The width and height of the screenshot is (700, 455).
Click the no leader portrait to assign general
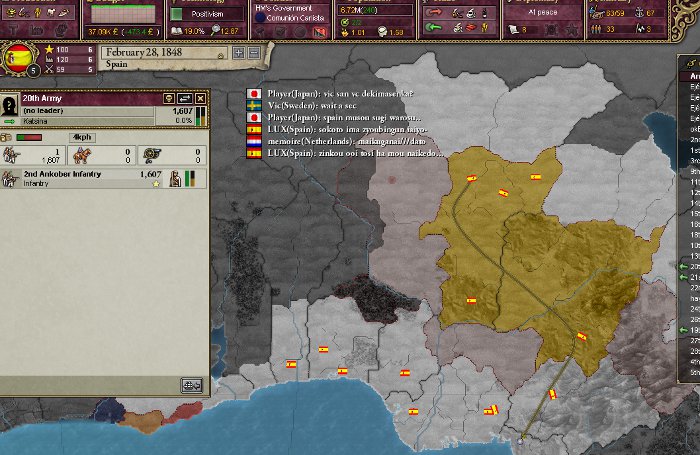[11, 106]
